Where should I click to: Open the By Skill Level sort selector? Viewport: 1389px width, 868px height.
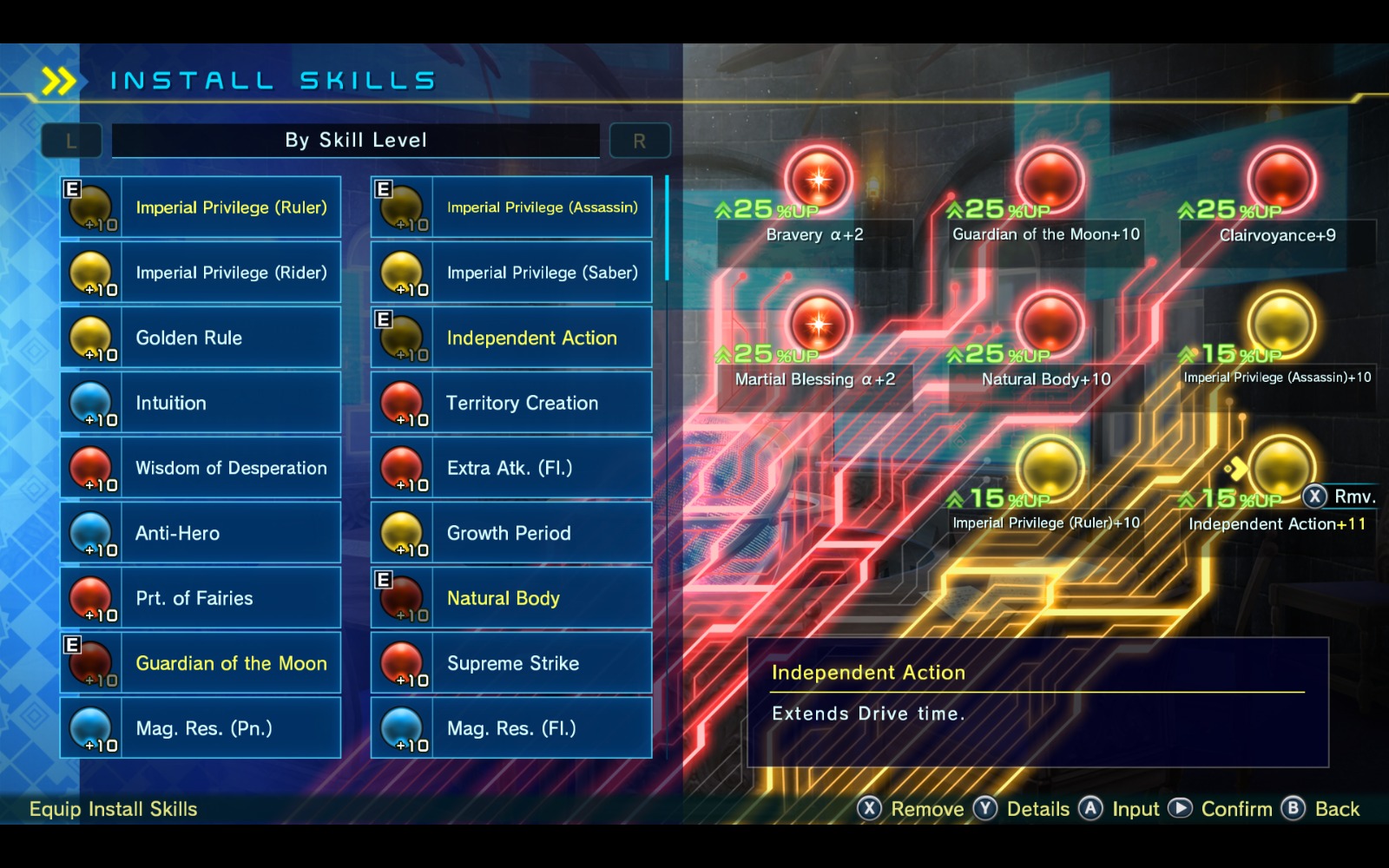point(356,141)
